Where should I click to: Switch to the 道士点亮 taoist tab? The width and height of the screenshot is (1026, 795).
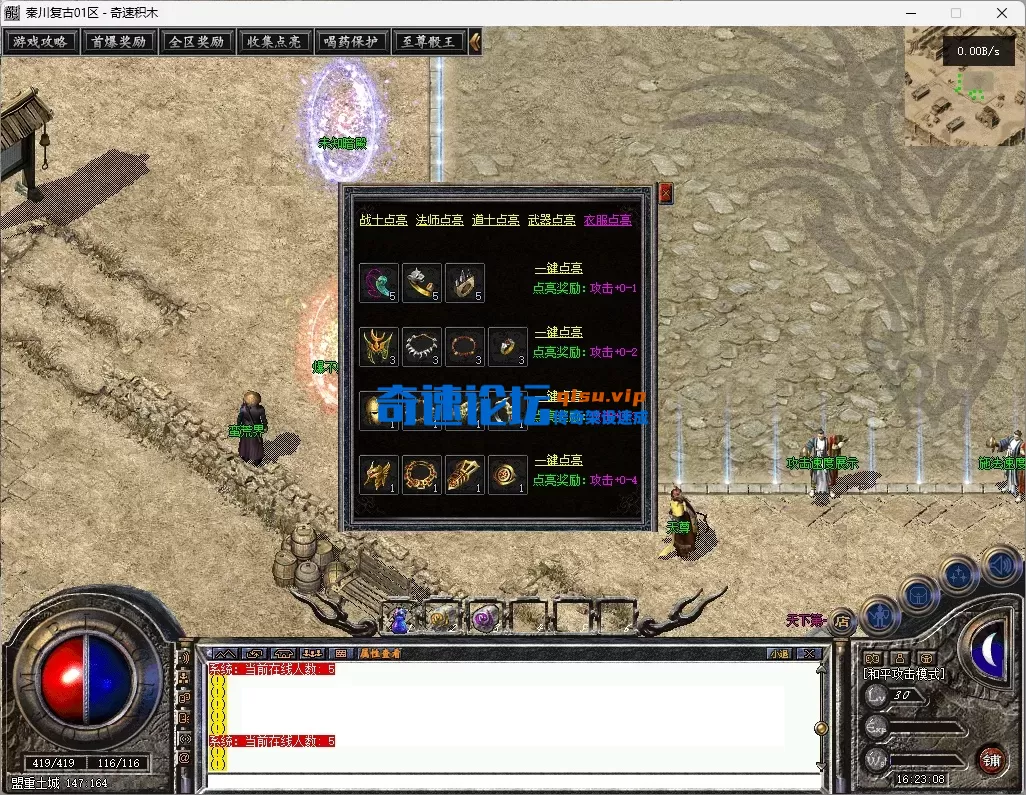[495, 220]
